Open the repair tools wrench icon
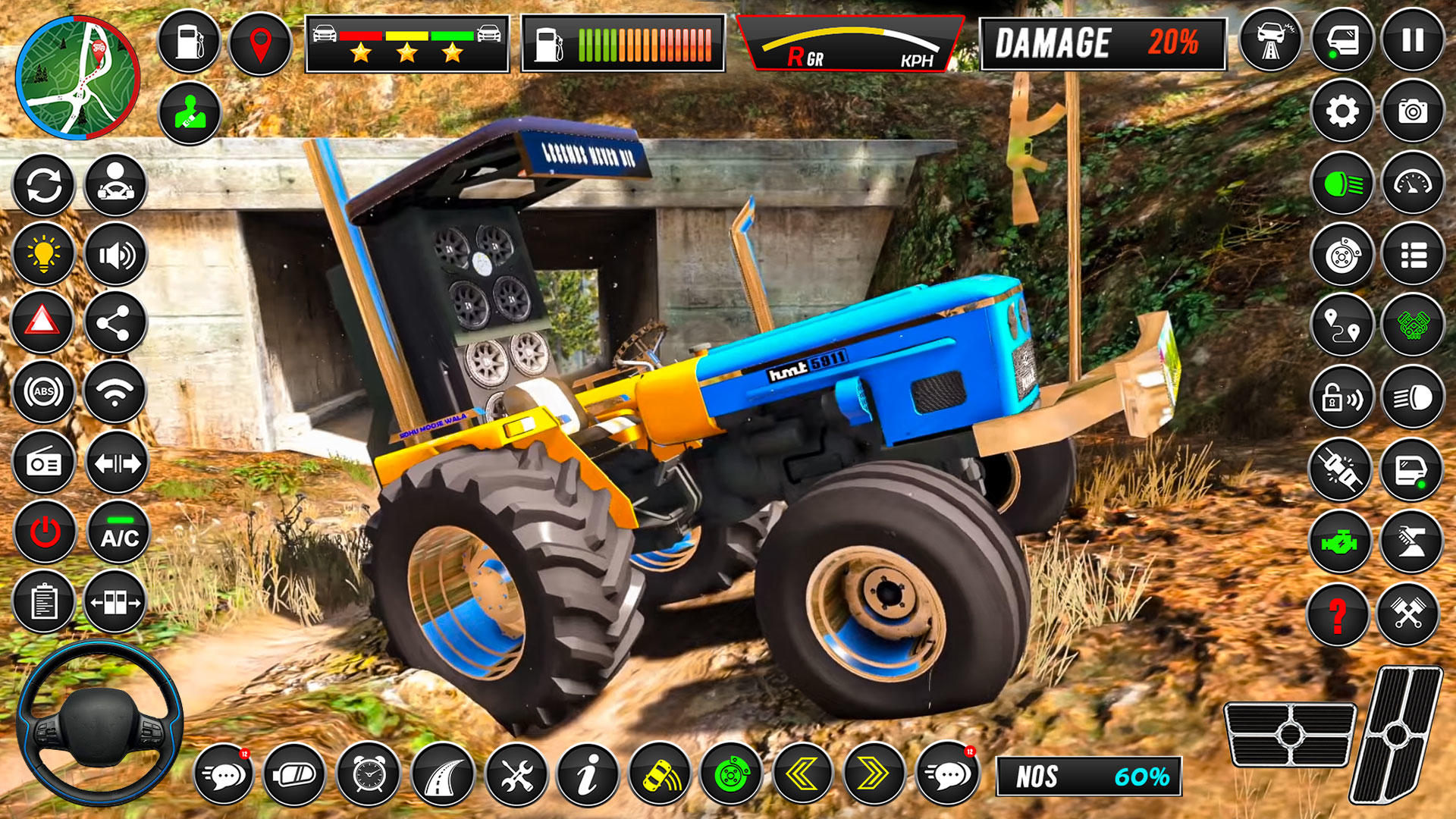 coord(518,775)
